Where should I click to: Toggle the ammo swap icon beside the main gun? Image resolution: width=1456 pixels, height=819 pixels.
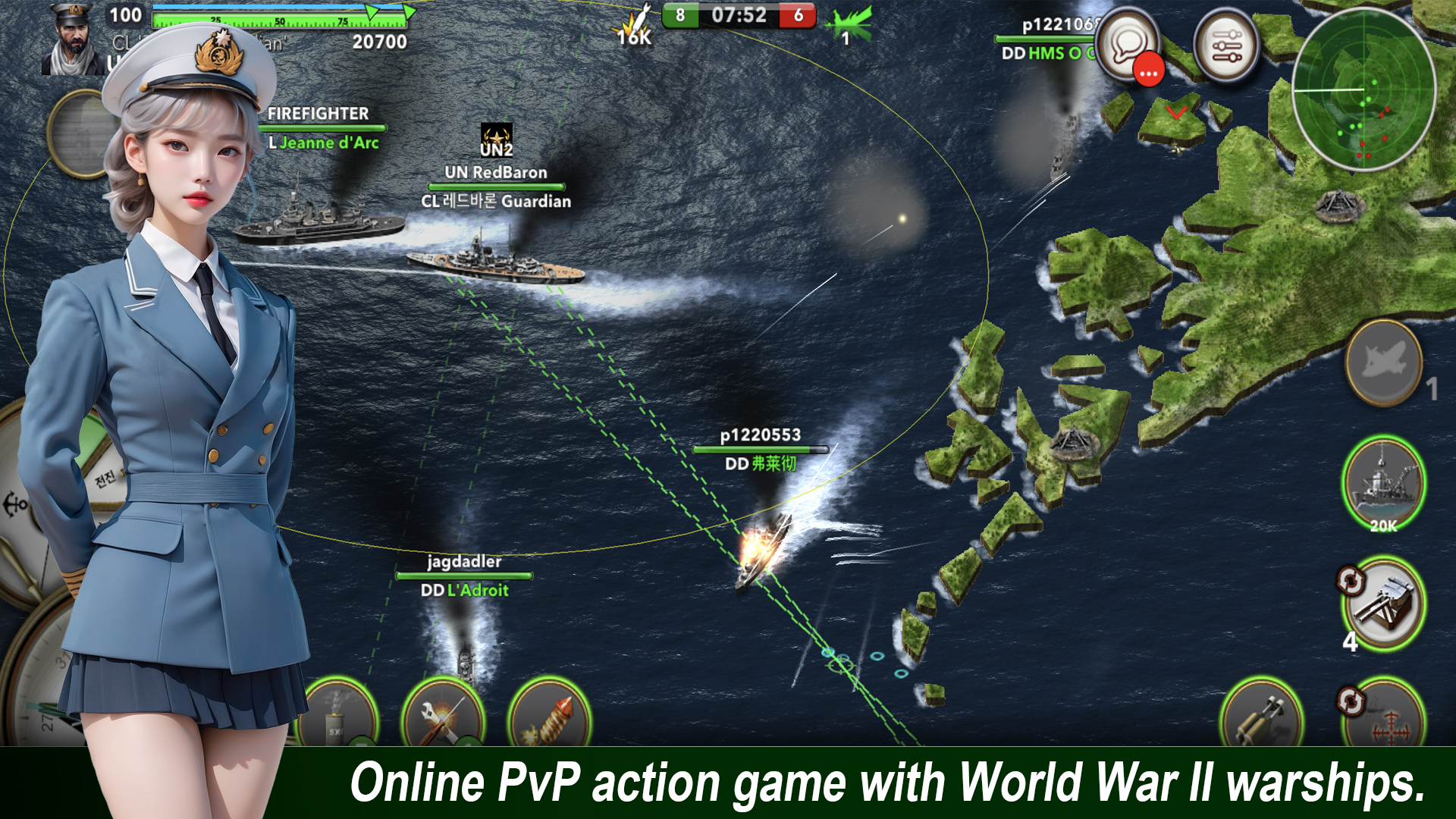point(1351,580)
